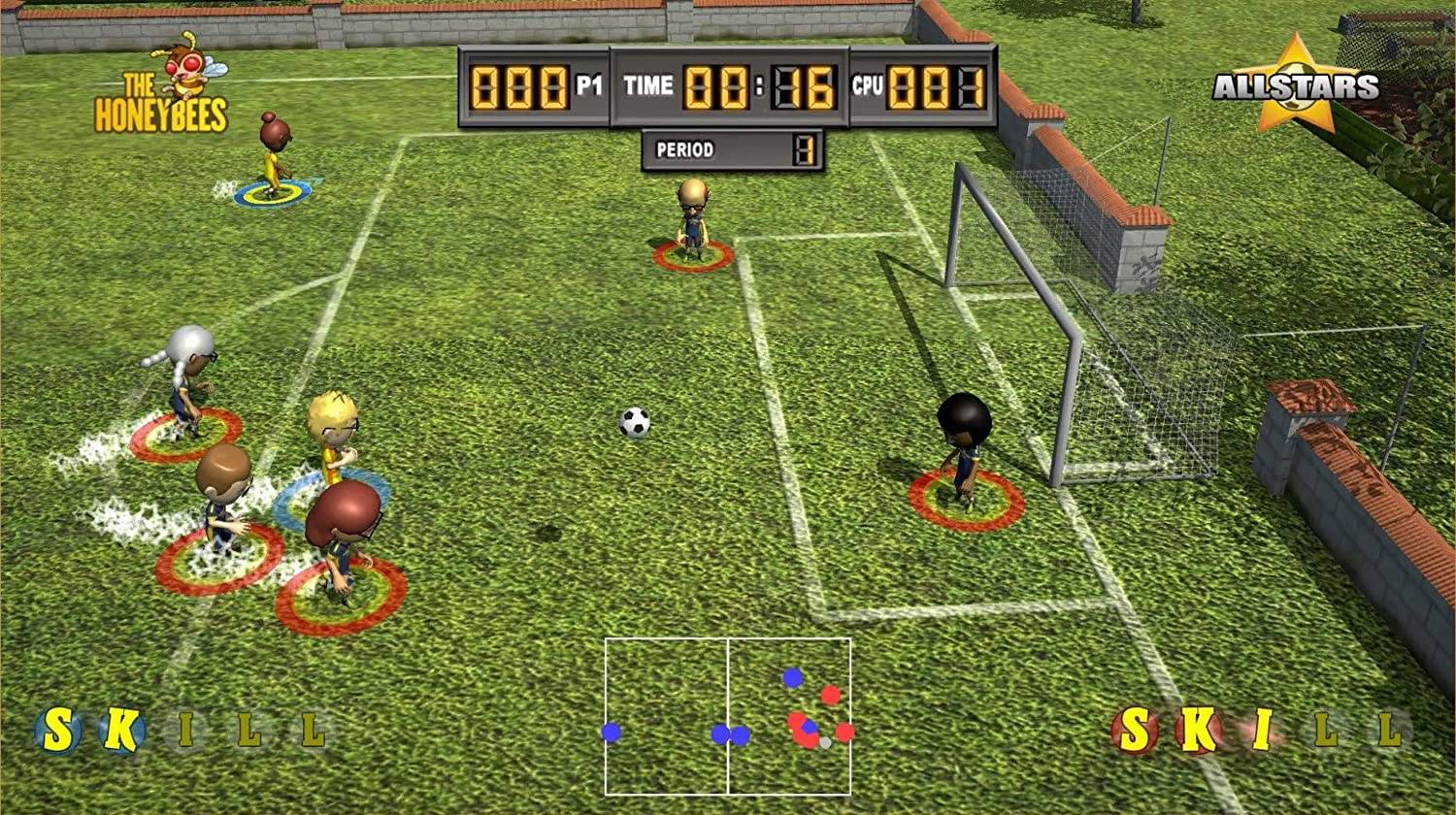Expand the Period display panel
This screenshot has height=815, width=1456.
(733, 150)
